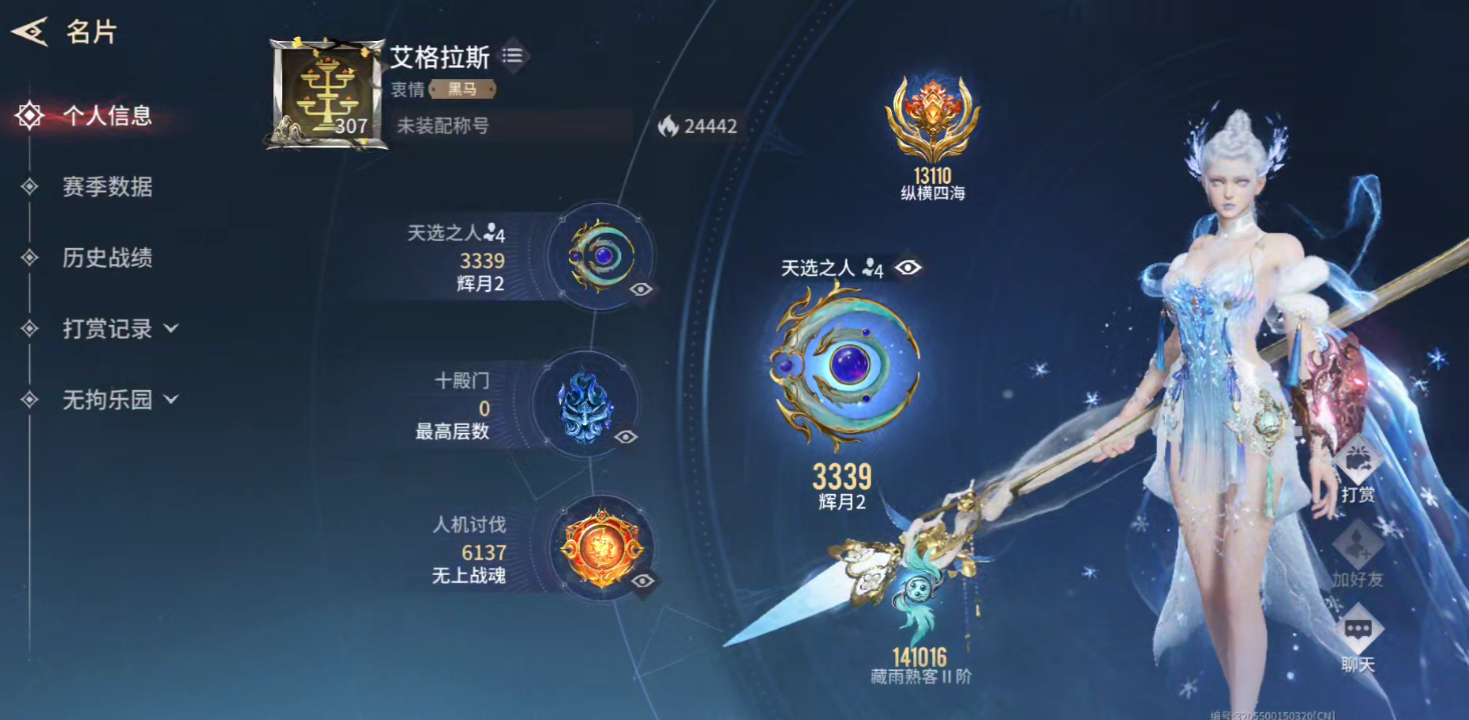Select the 十殿门 blue flame emblem

(x=583, y=403)
